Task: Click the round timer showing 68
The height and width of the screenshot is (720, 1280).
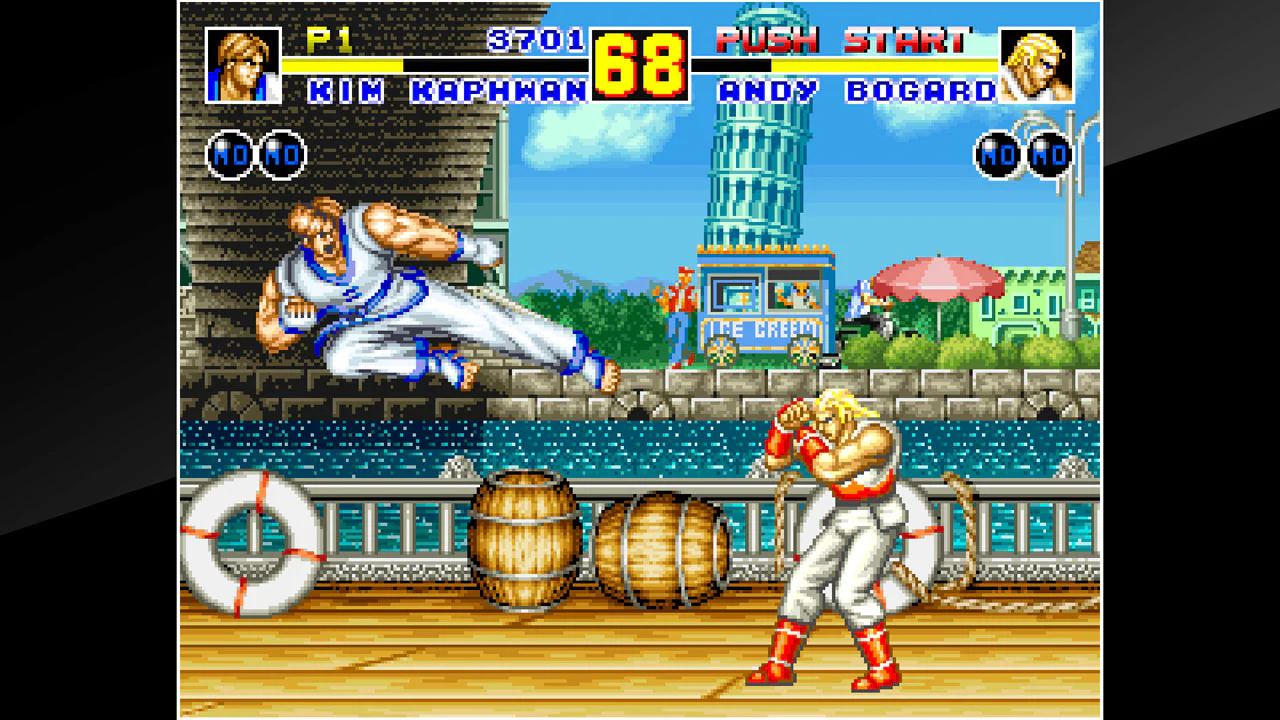Action: [640, 62]
